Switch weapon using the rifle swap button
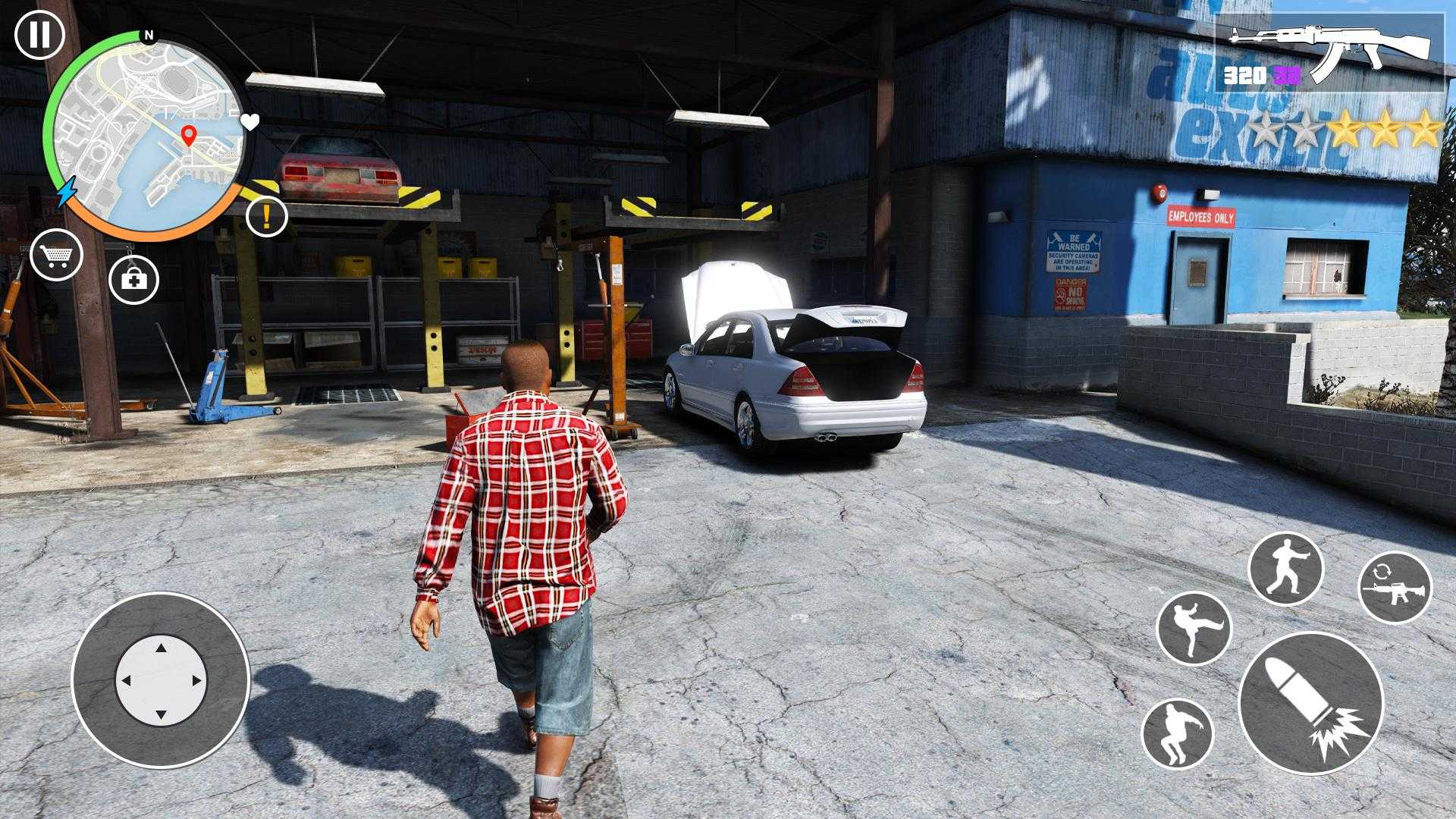The height and width of the screenshot is (819, 1456). coord(1395,587)
